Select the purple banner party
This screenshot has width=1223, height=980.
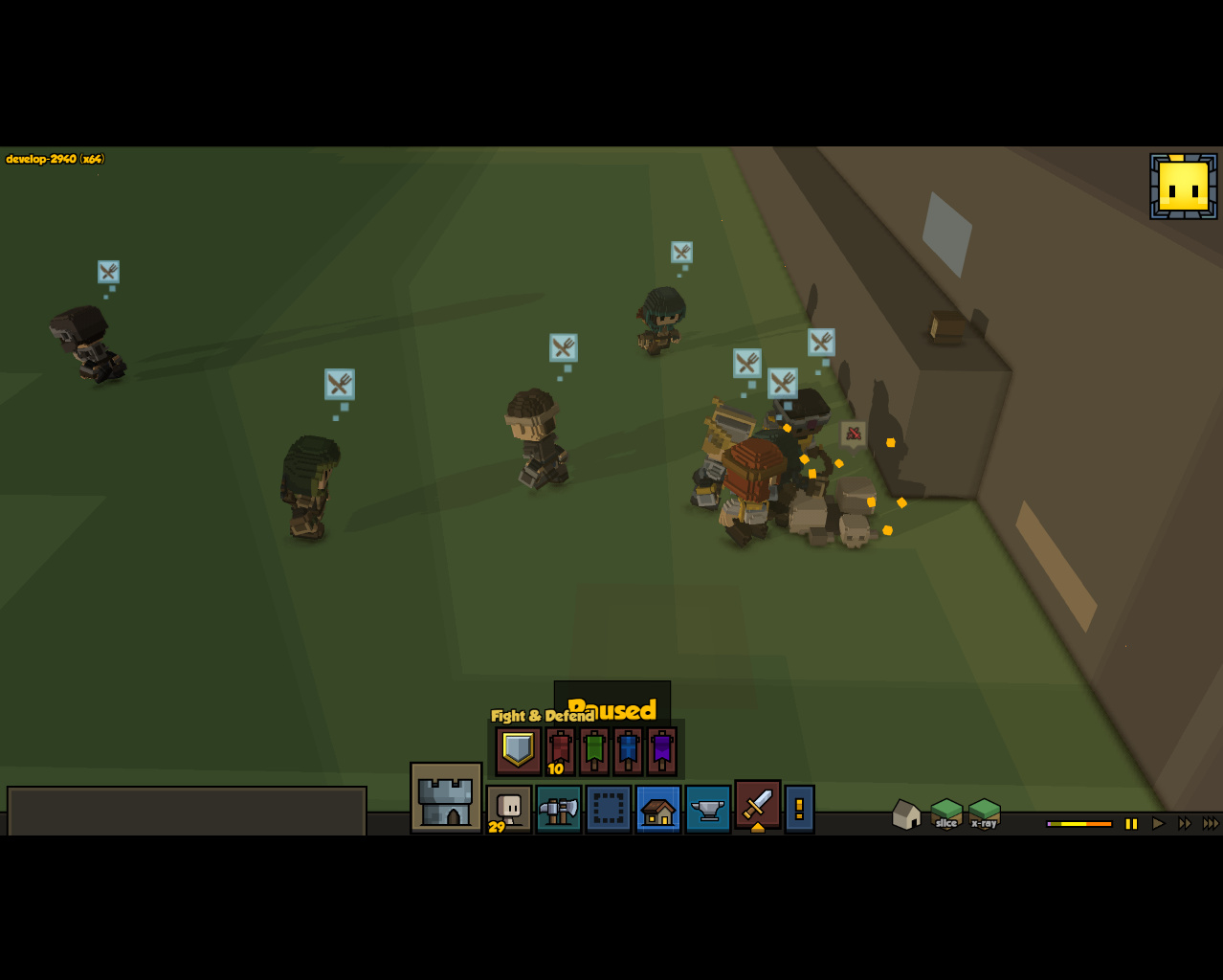(x=662, y=750)
